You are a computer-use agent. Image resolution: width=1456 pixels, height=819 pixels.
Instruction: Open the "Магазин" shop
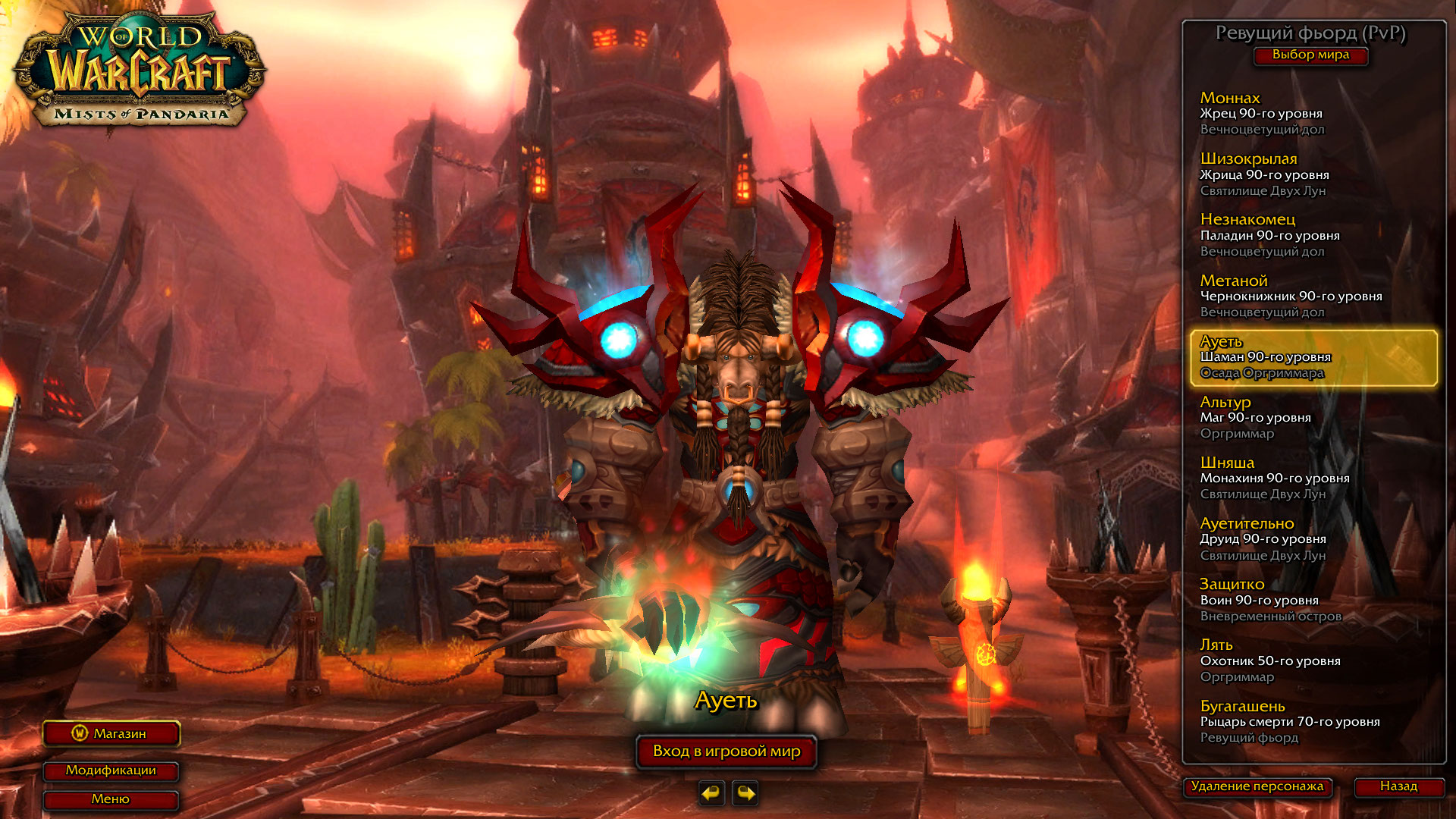111,733
